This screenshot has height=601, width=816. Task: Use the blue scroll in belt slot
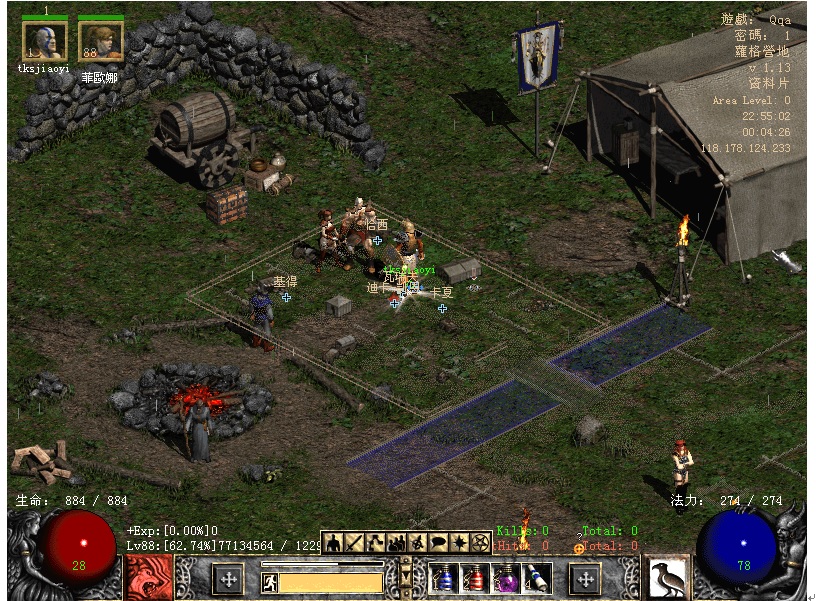point(537,578)
